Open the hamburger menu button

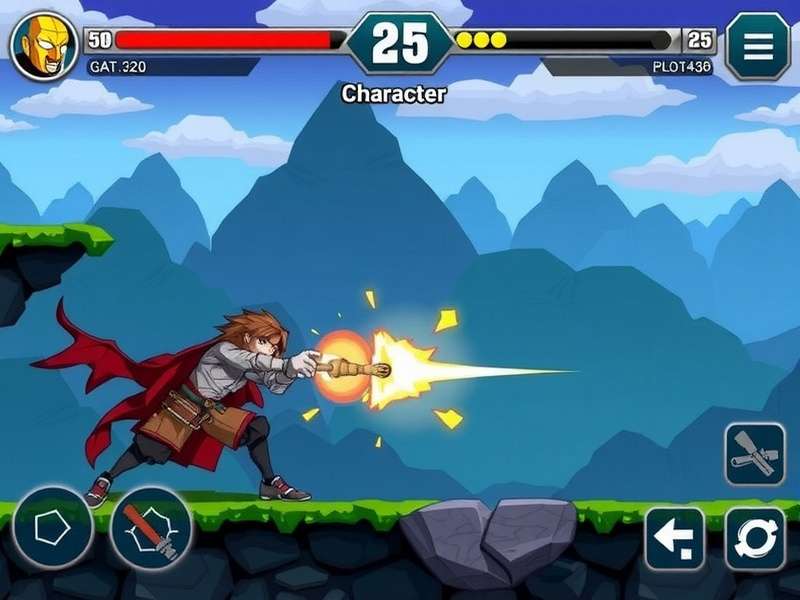757,45
